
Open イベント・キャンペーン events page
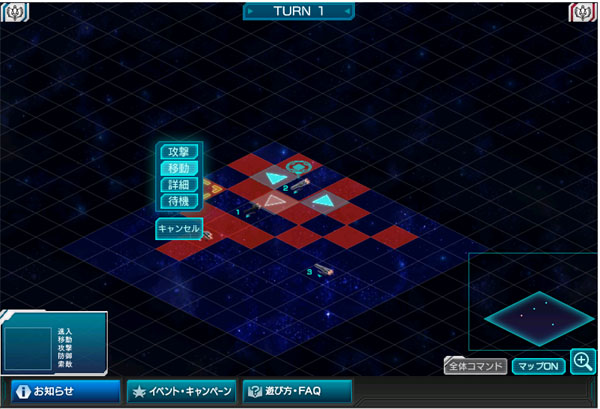(182, 391)
